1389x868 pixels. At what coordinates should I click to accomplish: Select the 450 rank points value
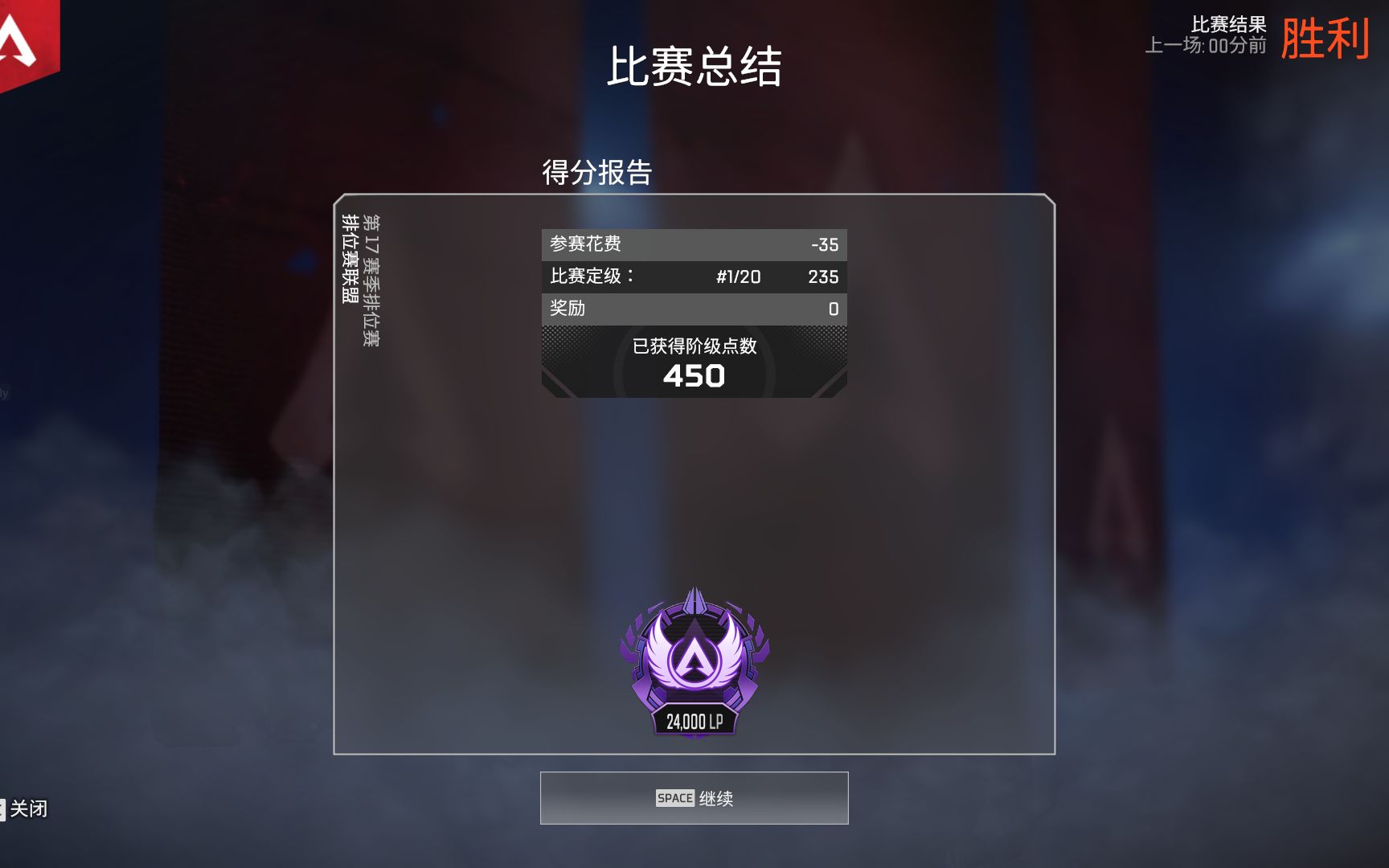point(694,374)
